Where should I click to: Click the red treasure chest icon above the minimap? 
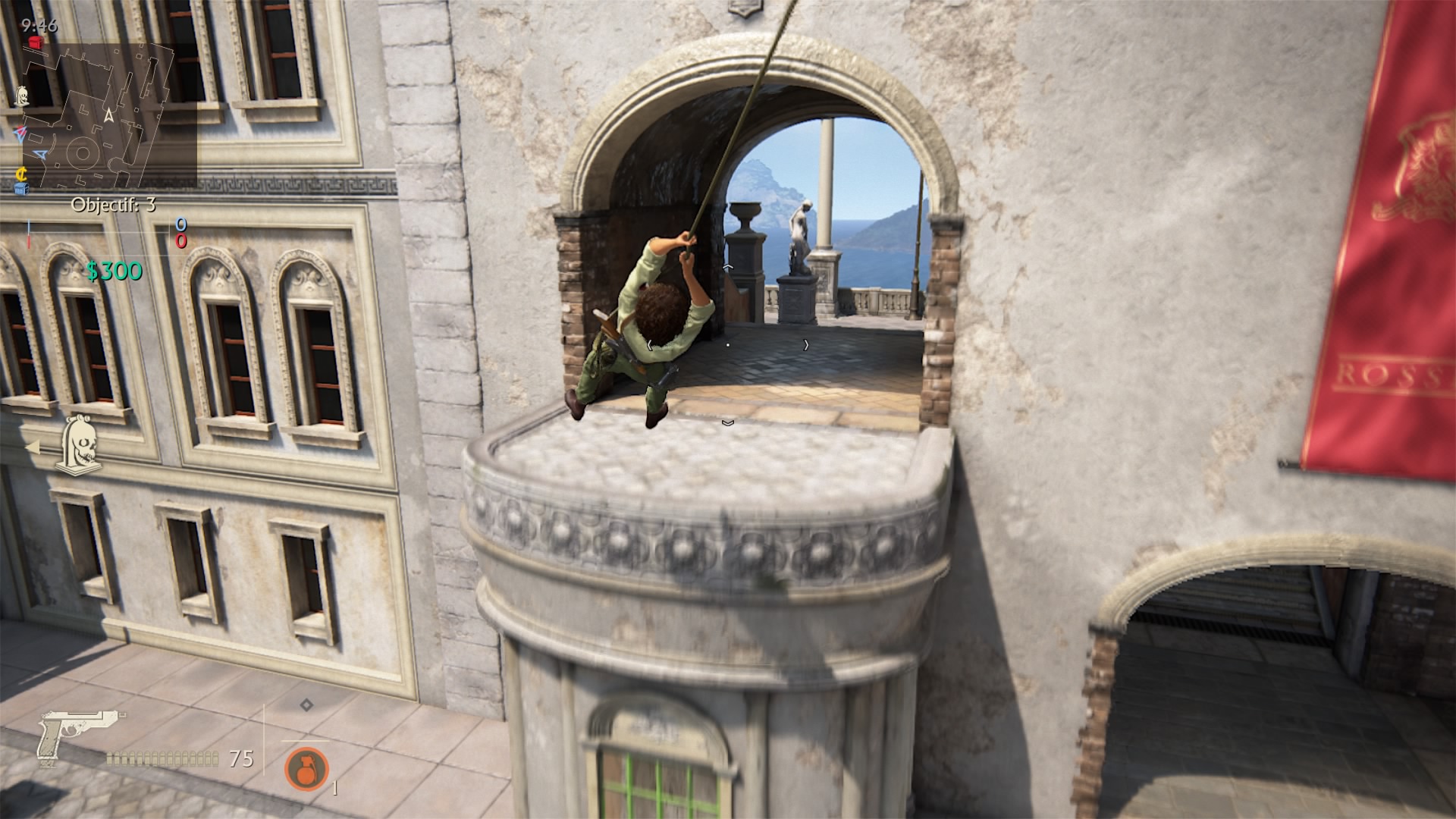[x=35, y=42]
